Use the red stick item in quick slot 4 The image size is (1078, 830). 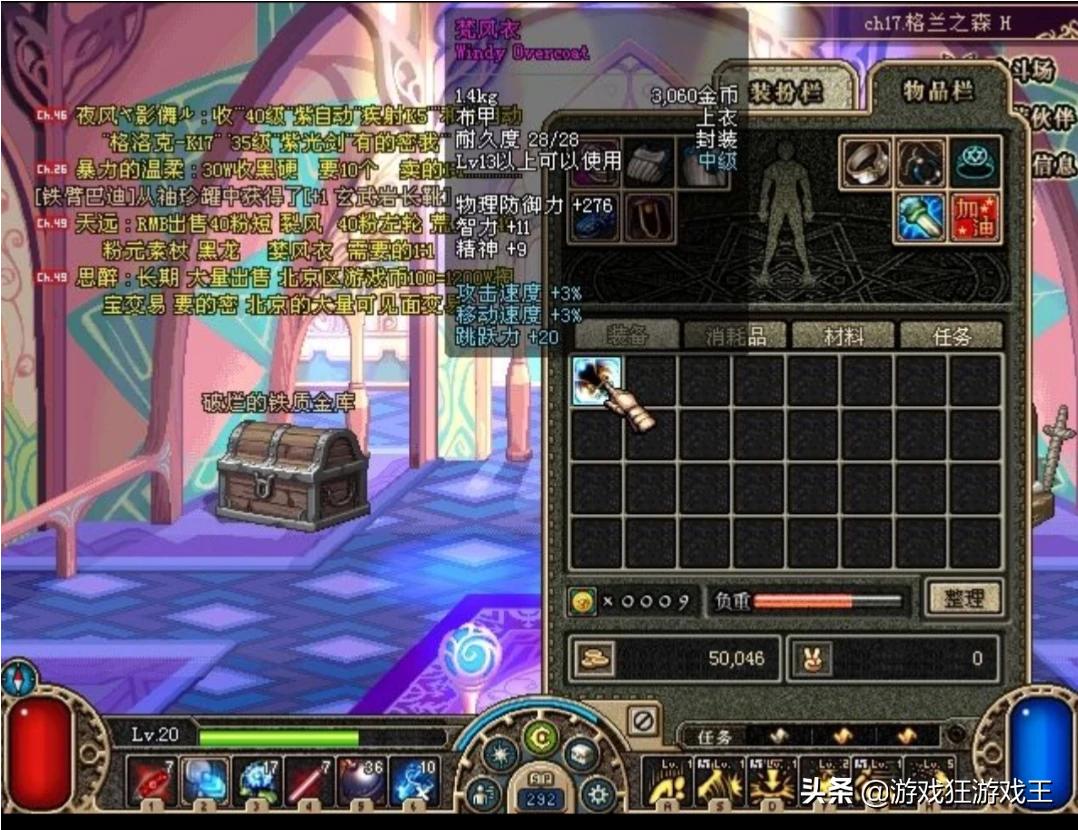pyautogui.click(x=309, y=779)
